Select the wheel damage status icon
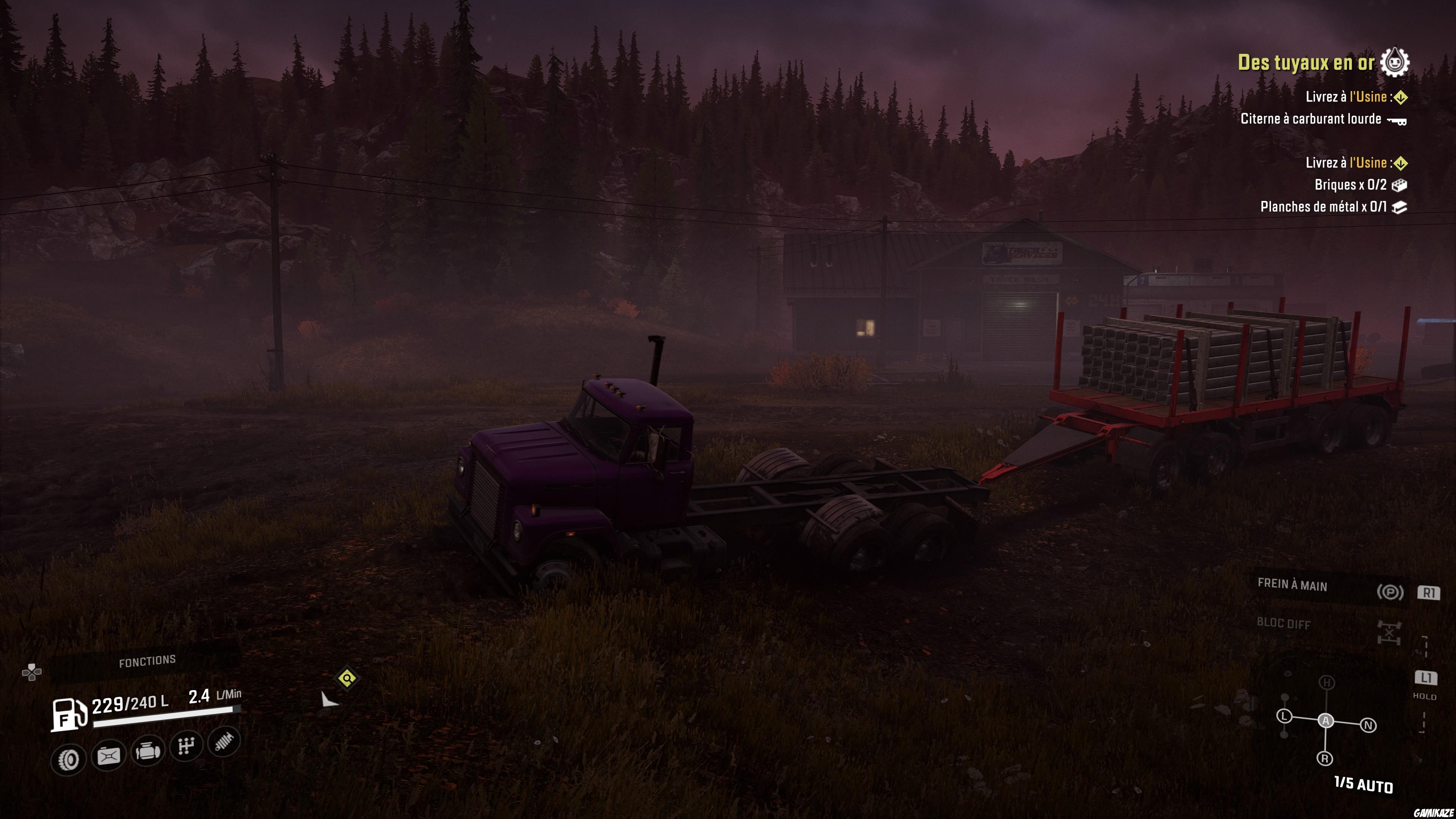This screenshot has width=1456, height=819. click(68, 759)
